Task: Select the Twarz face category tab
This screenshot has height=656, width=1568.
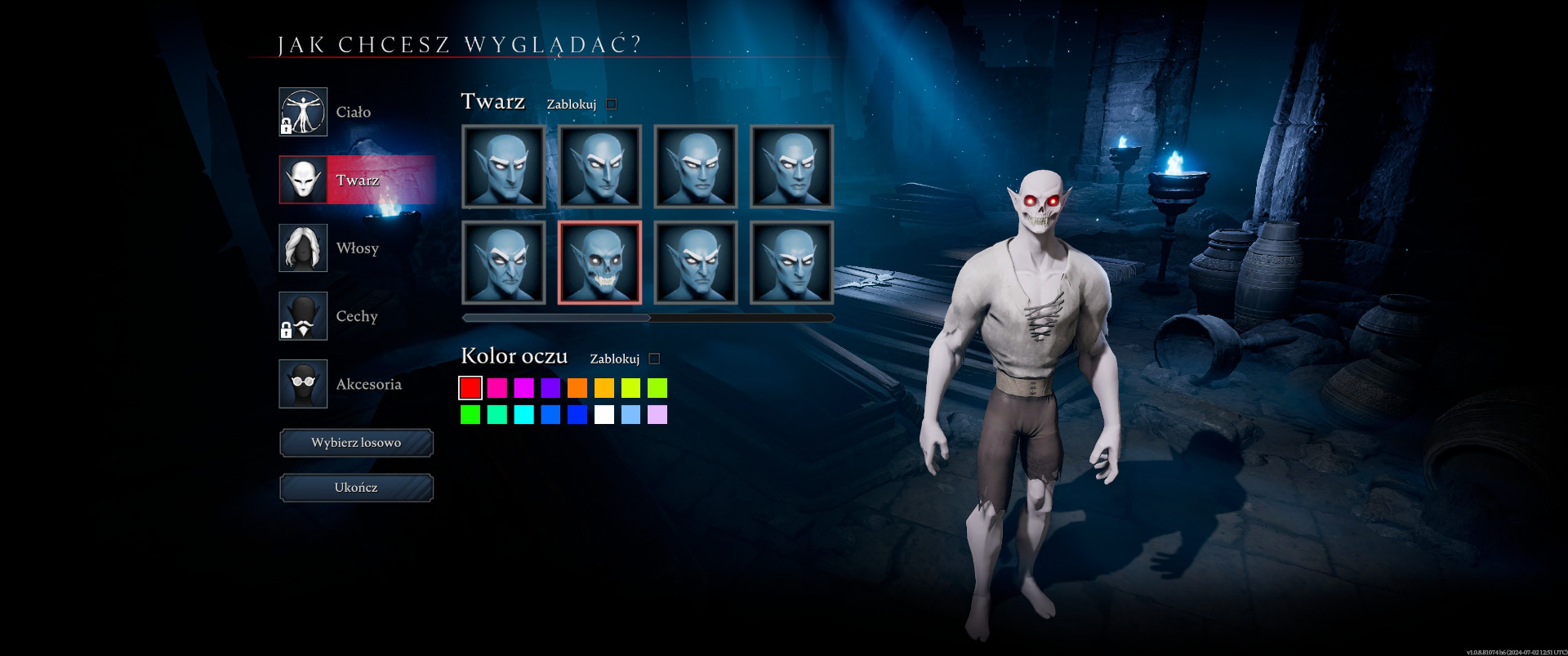Action: coord(357,180)
